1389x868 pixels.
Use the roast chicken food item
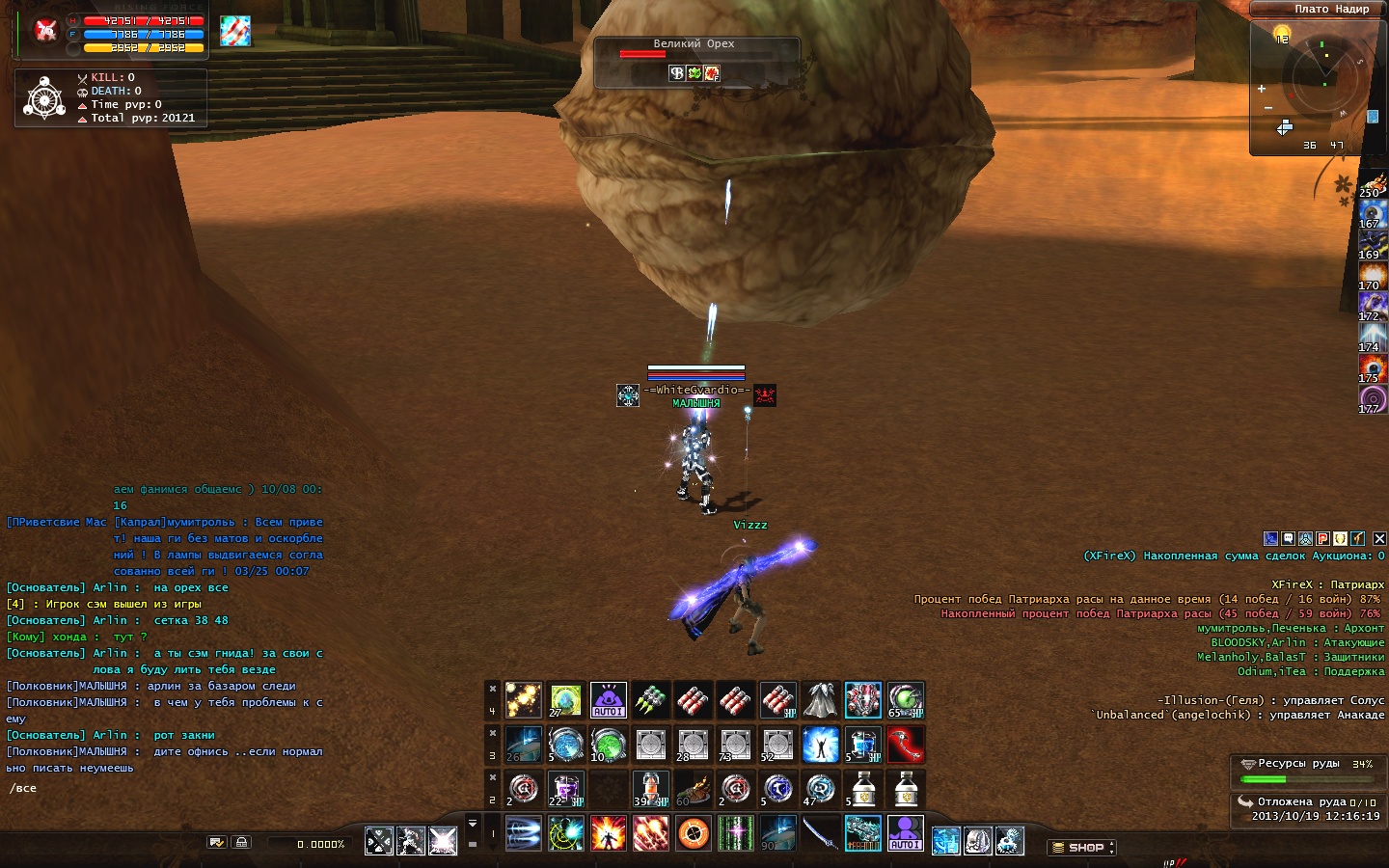pyautogui.click(x=693, y=789)
